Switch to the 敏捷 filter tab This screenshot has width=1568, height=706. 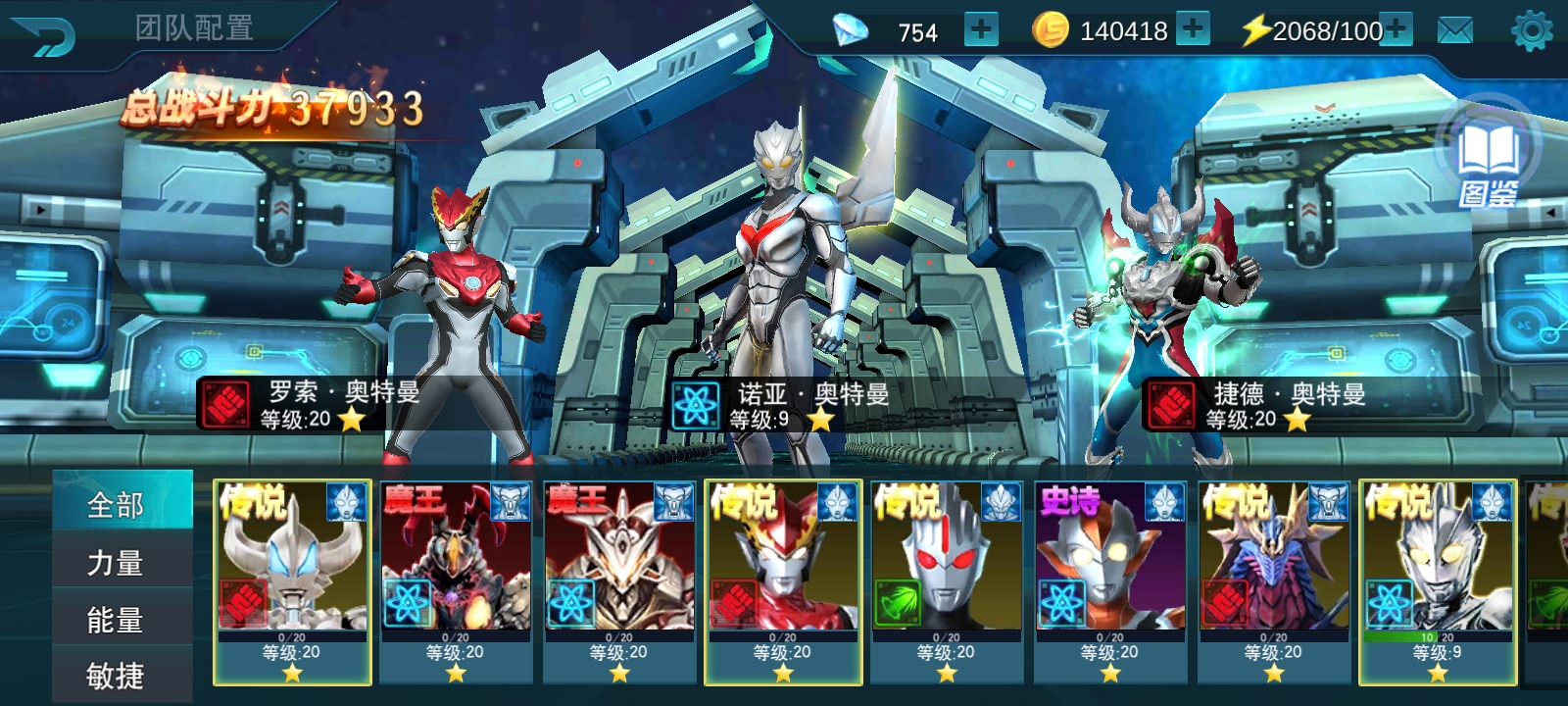[116, 676]
